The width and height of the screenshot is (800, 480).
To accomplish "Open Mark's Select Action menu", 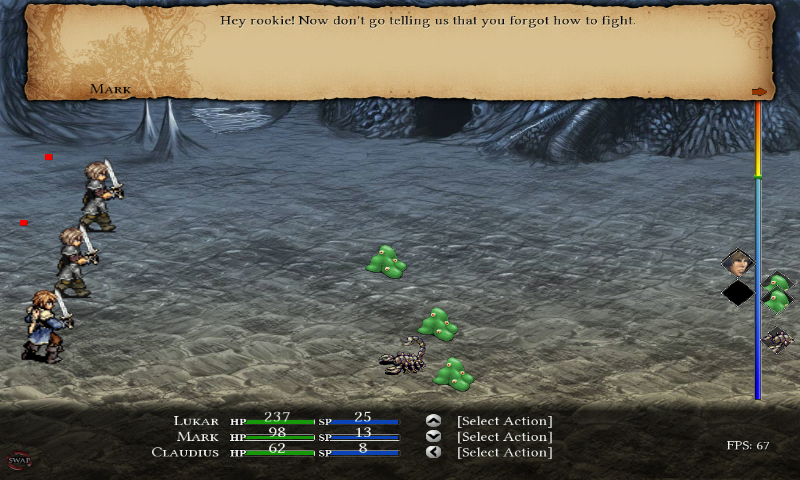I will [504, 437].
